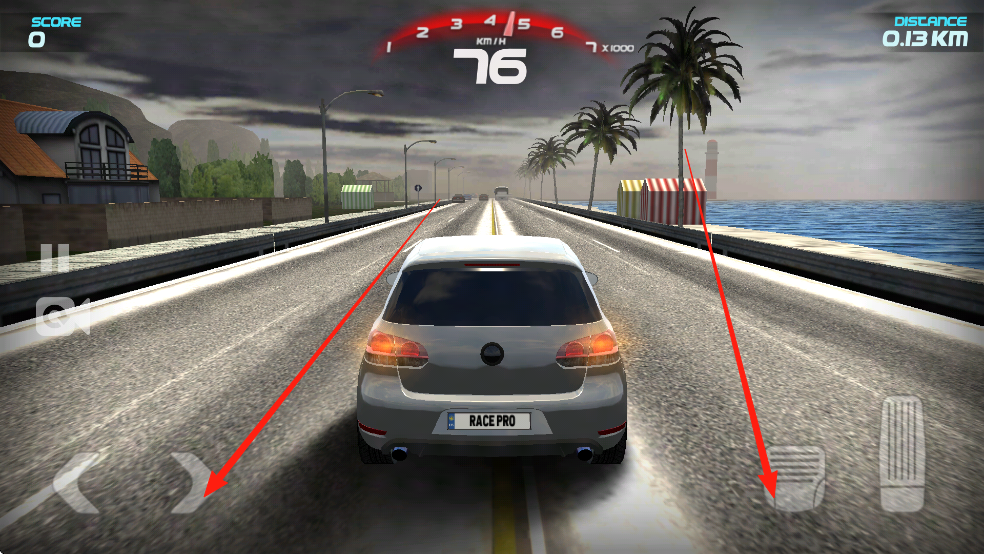Pause the race with the pause button
Screen dimensions: 984x554
click(x=55, y=259)
